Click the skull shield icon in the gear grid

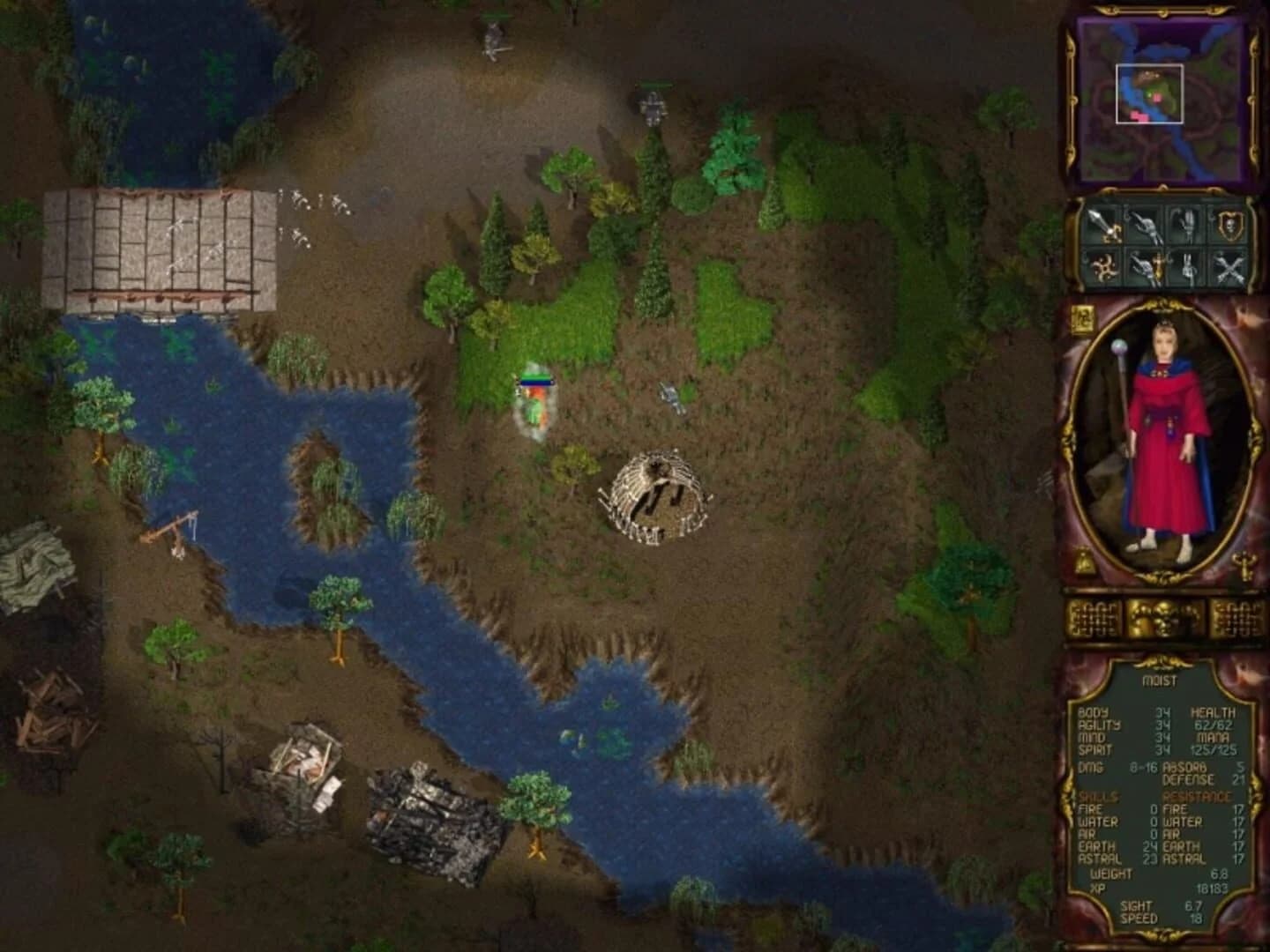pyautogui.click(x=1229, y=227)
